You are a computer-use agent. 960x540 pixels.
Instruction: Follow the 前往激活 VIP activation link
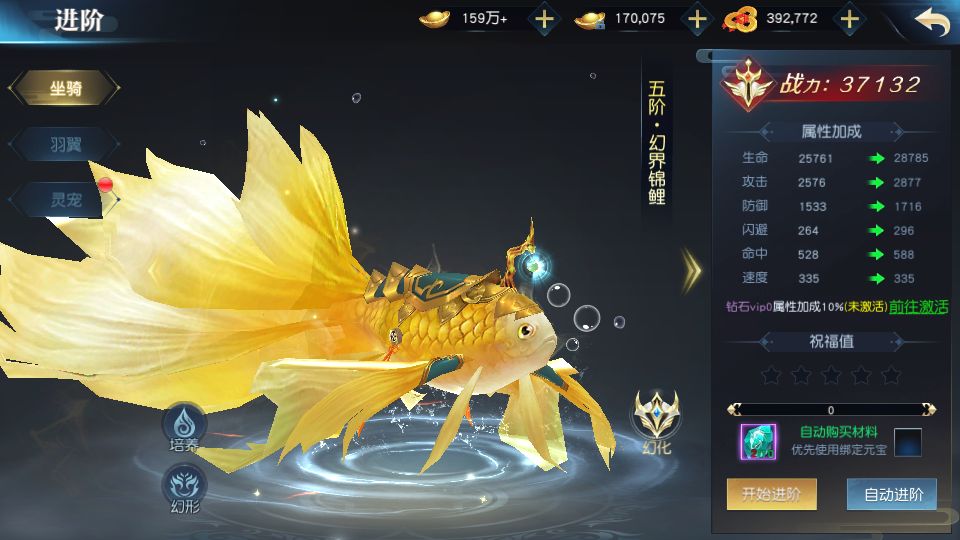pyautogui.click(x=918, y=307)
